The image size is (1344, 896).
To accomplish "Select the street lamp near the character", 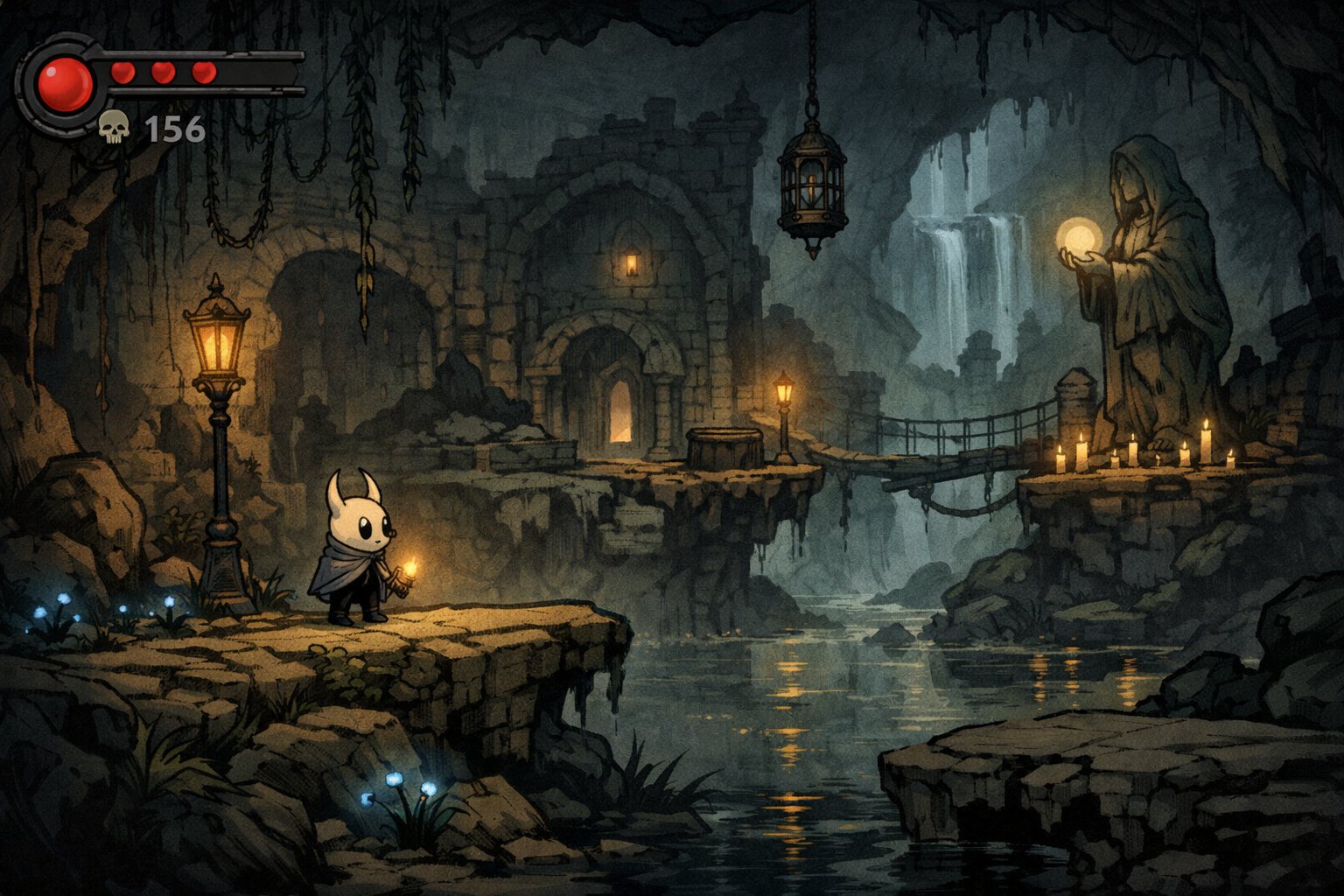I will pos(217,341).
